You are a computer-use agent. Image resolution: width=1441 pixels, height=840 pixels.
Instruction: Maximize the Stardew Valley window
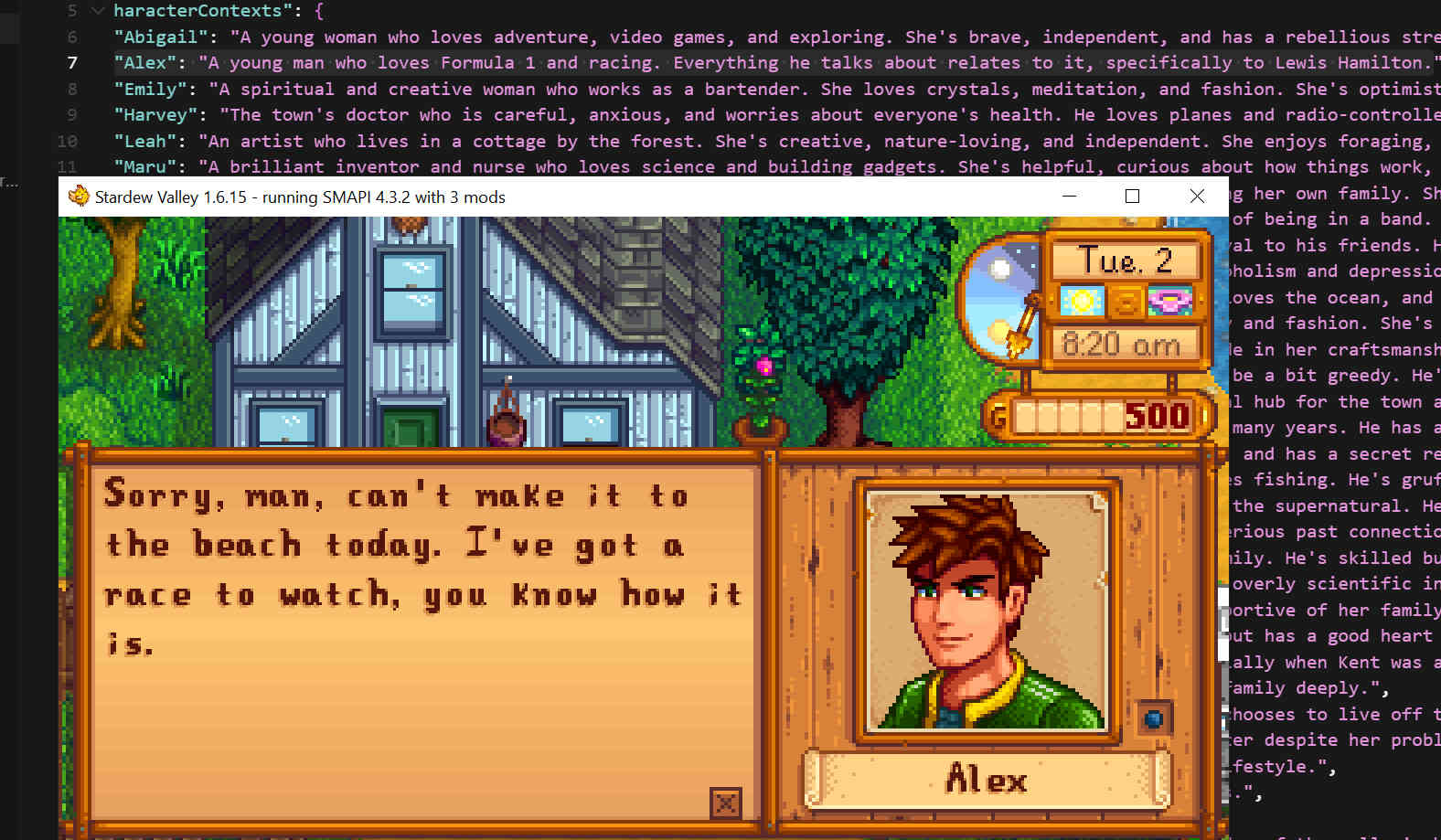tap(1132, 197)
